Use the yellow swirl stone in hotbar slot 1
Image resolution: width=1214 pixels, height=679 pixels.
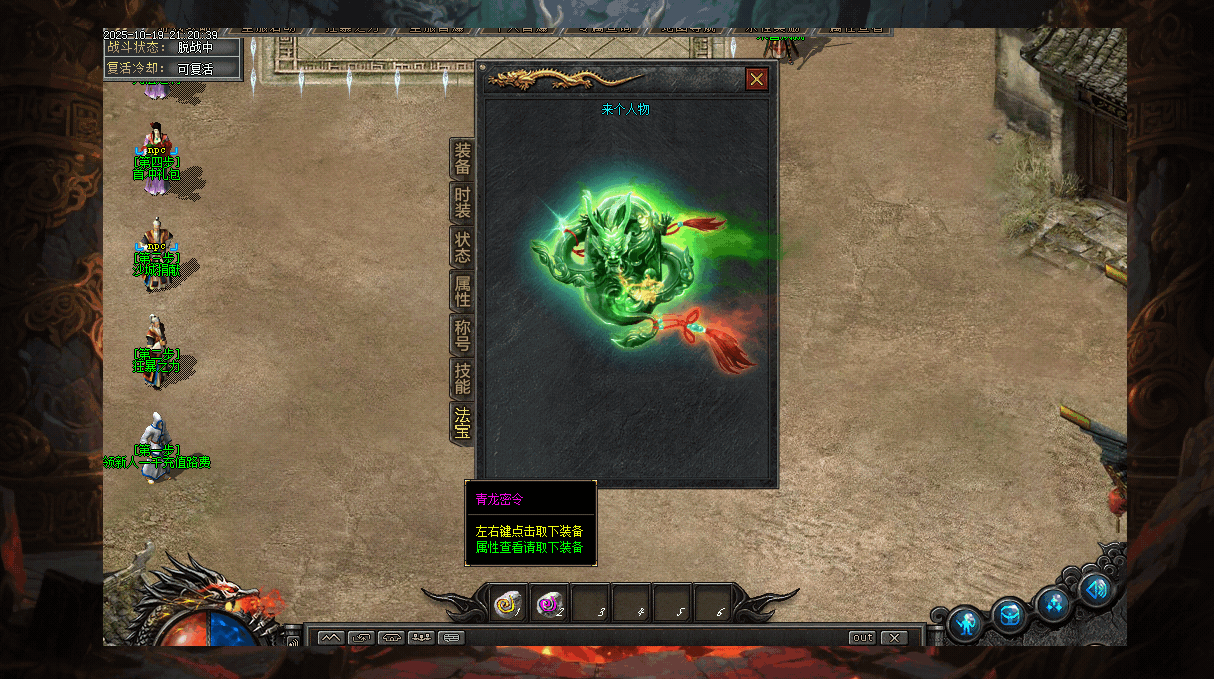[x=508, y=603]
